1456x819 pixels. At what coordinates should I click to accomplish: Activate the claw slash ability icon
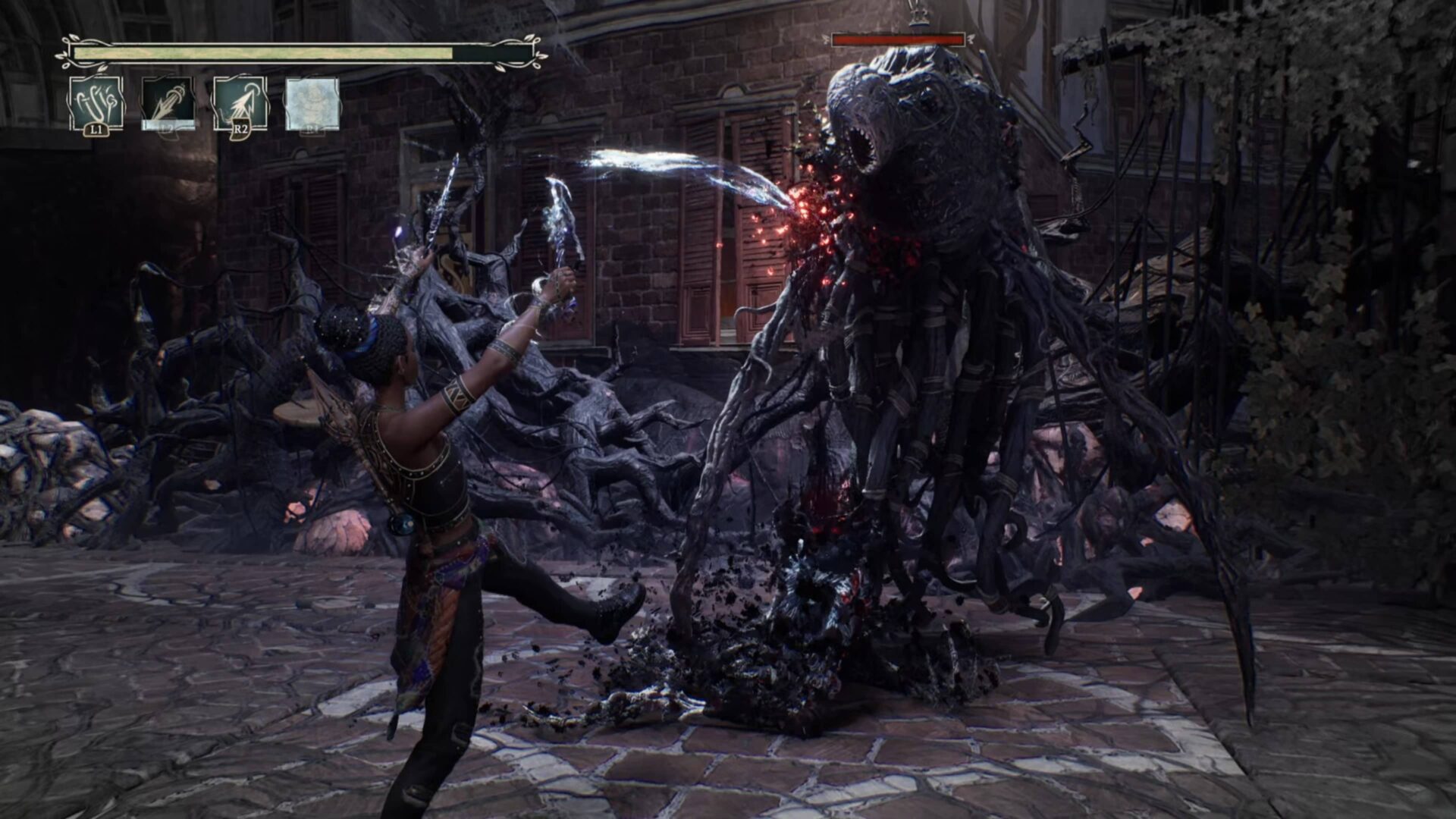[96, 104]
